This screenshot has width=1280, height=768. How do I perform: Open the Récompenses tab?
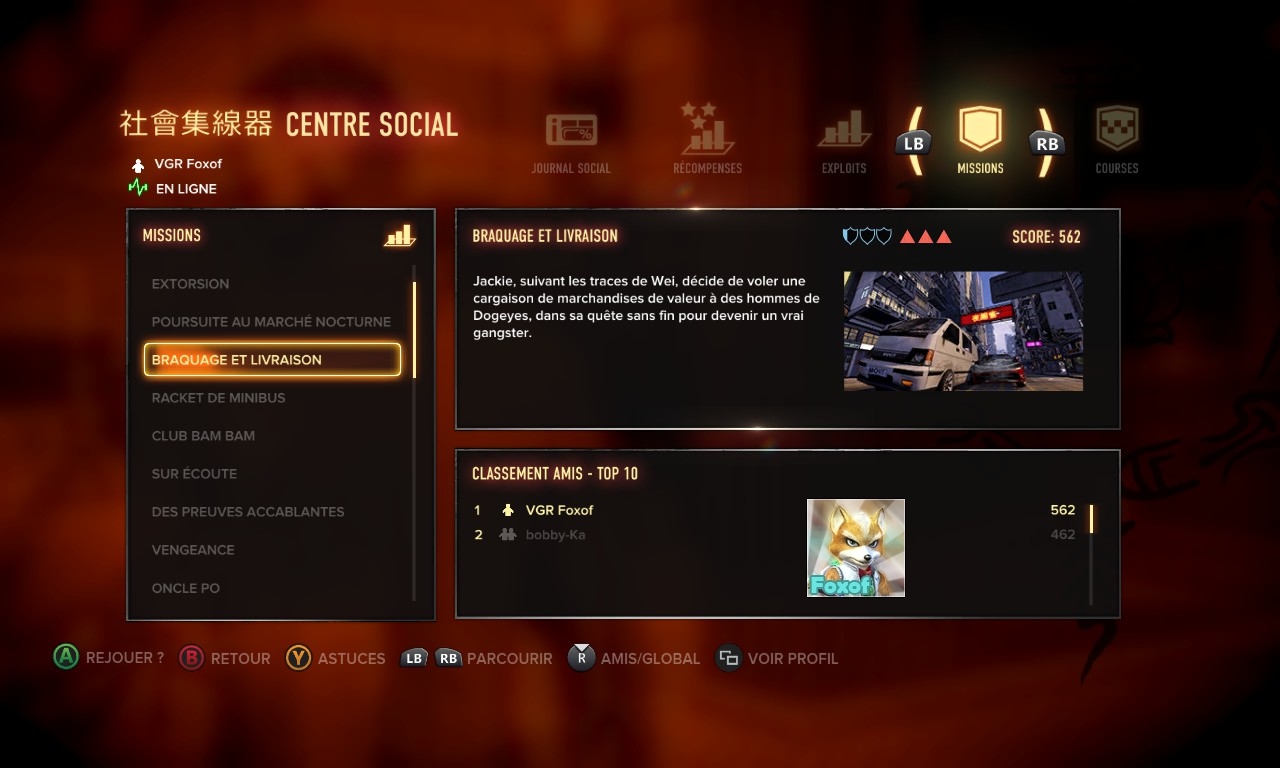(707, 140)
